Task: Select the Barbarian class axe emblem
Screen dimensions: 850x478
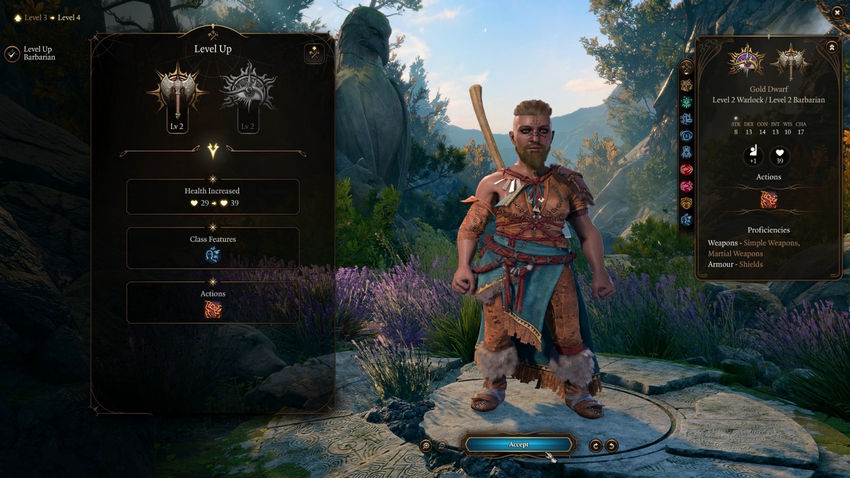Action: tap(176, 91)
